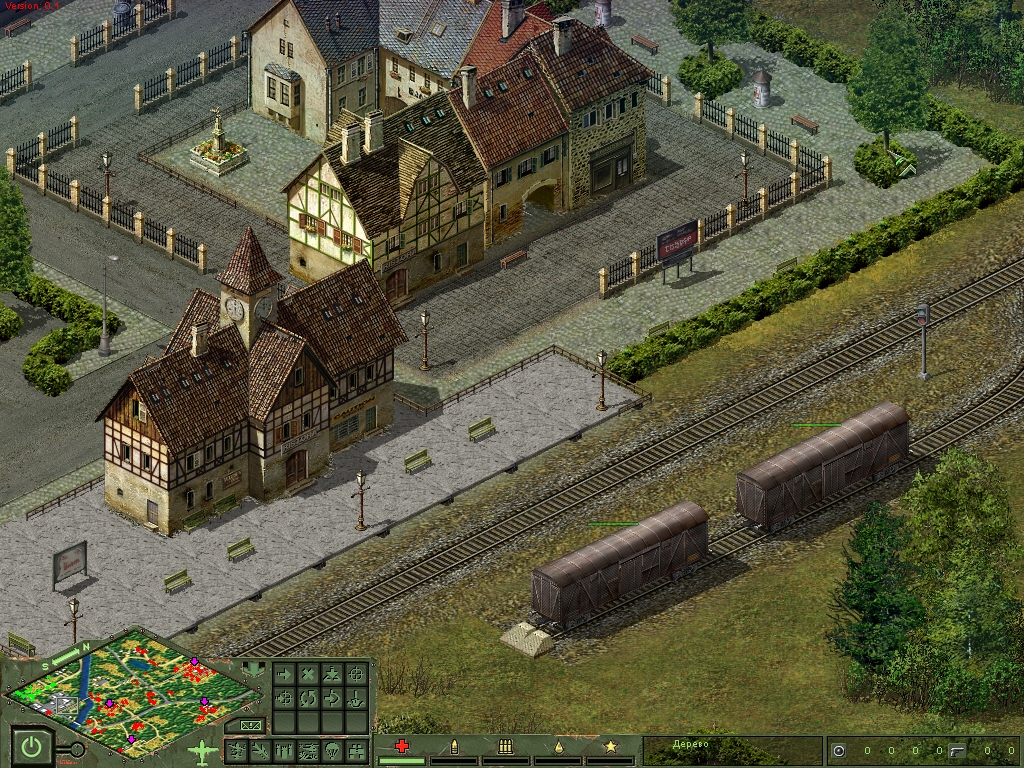This screenshot has height=768, width=1024.
Task: Select the paratrooper drop icon
Action: coord(332,750)
